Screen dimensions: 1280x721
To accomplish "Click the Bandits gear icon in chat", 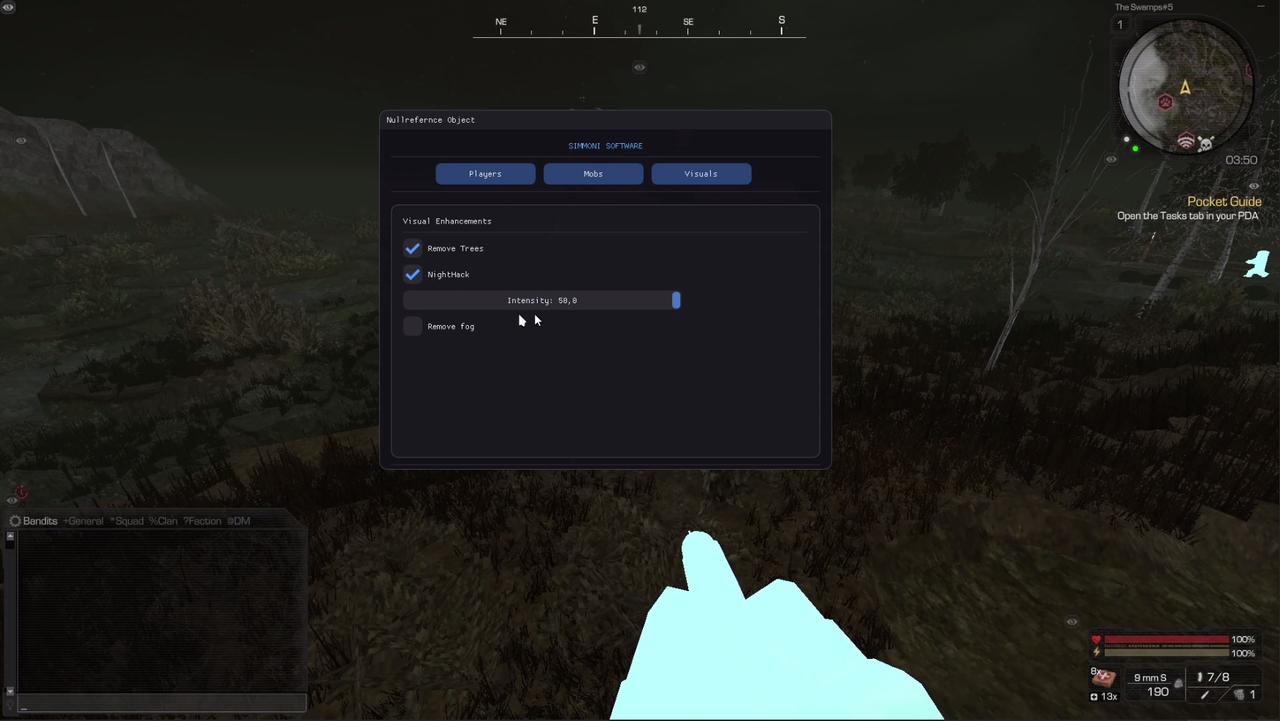I will point(15,521).
